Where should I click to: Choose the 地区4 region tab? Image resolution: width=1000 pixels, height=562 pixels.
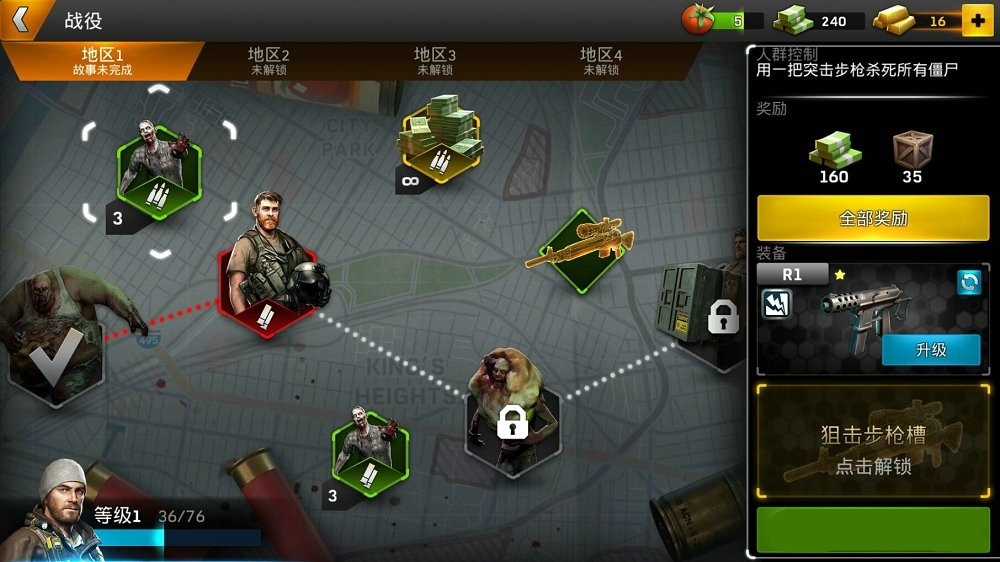(x=601, y=61)
